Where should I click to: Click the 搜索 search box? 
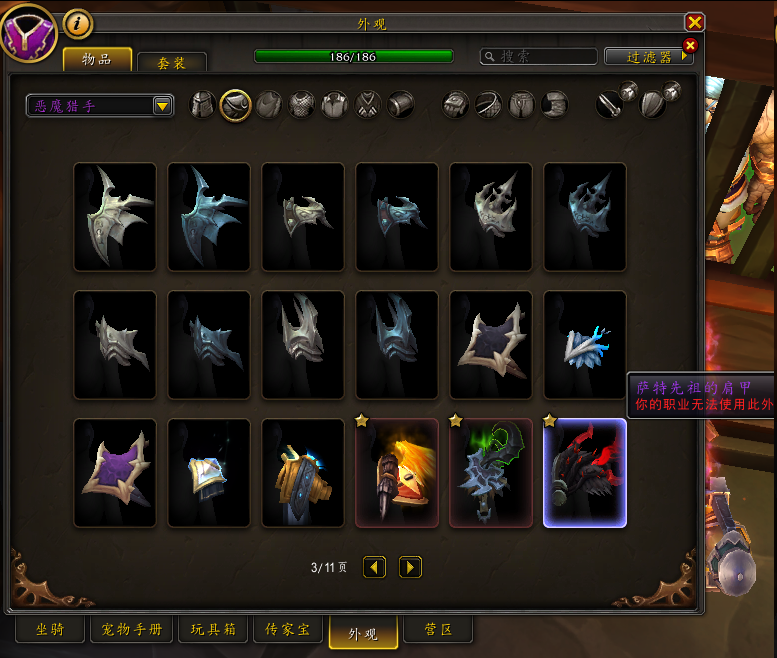[538, 57]
